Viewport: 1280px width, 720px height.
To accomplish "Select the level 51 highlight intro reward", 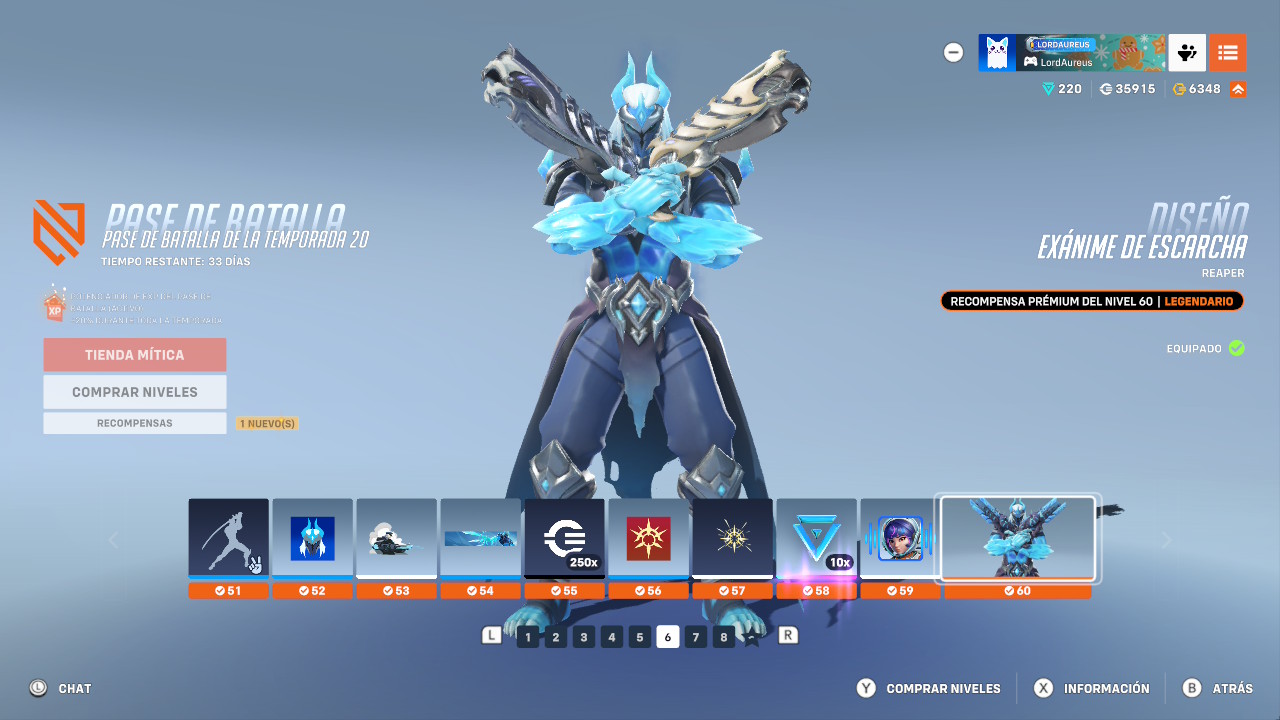I will tap(228, 538).
